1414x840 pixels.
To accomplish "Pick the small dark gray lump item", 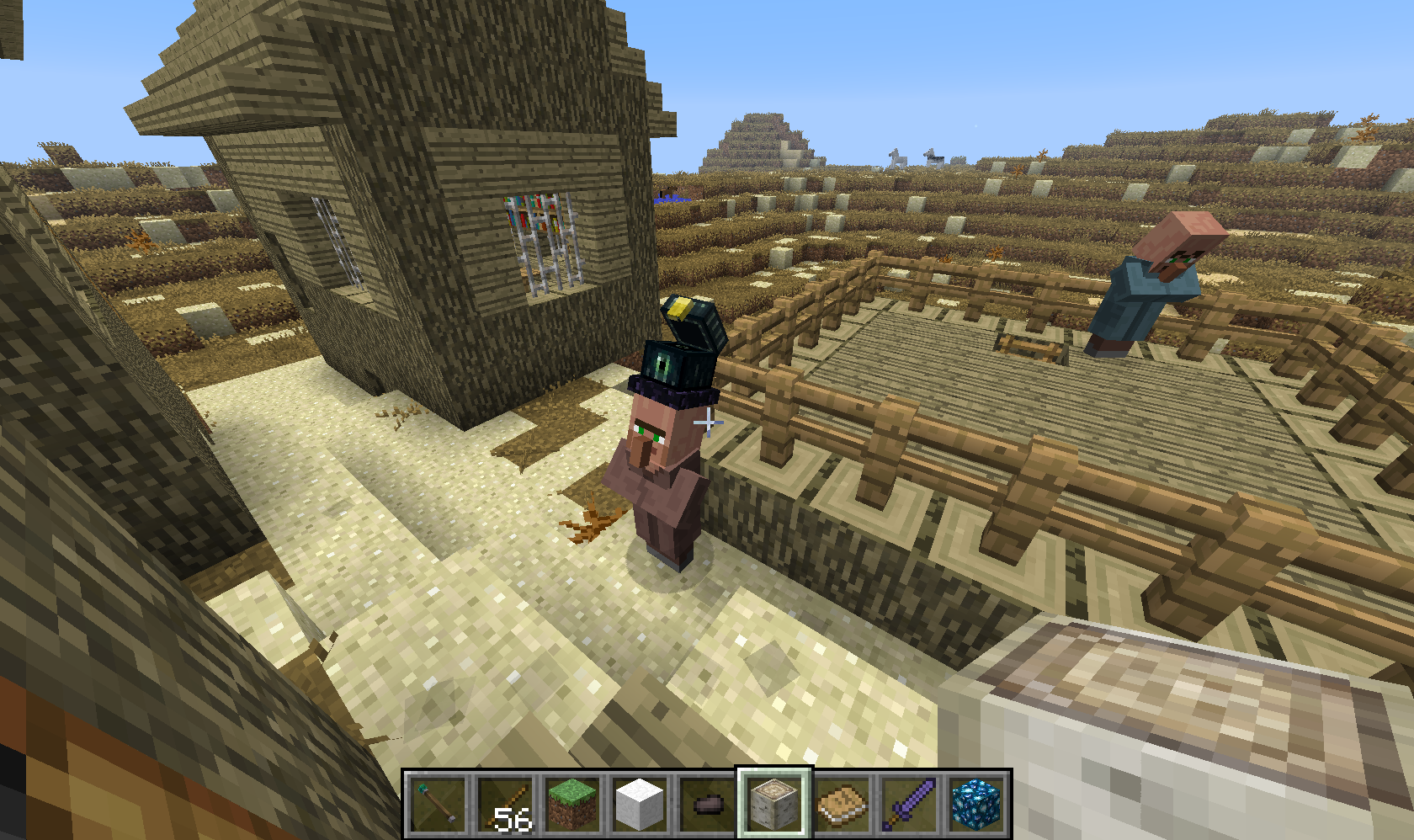I will click(707, 803).
